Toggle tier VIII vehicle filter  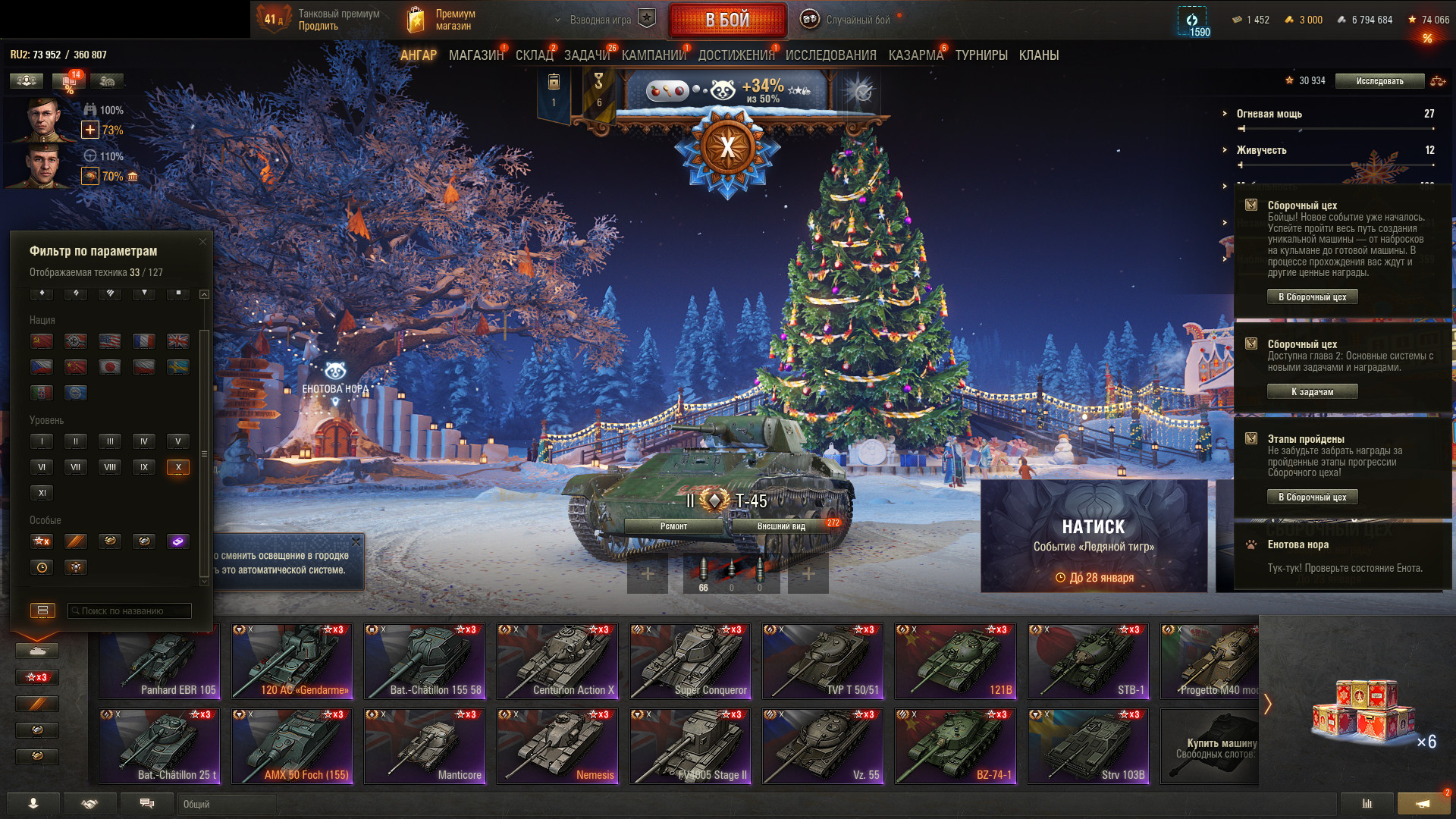110,467
